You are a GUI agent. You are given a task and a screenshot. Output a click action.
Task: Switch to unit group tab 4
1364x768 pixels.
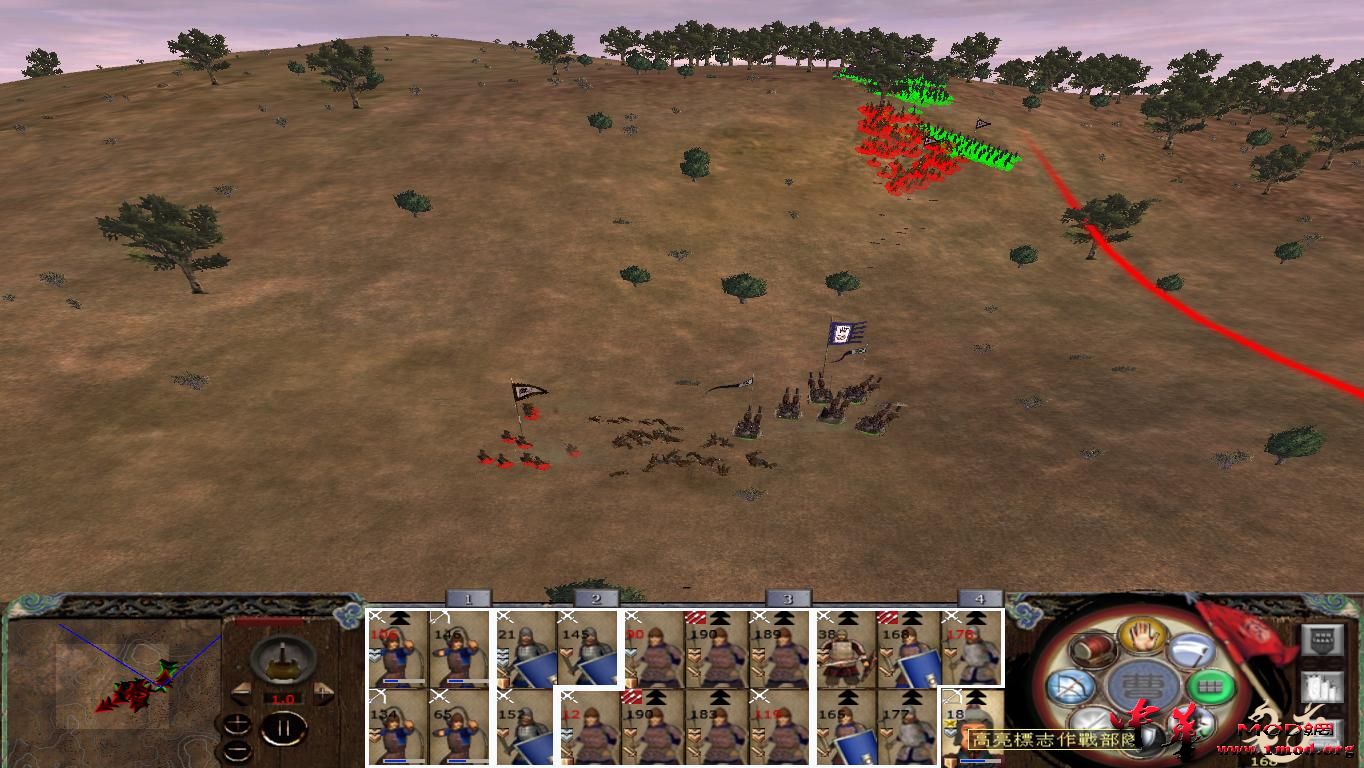980,599
